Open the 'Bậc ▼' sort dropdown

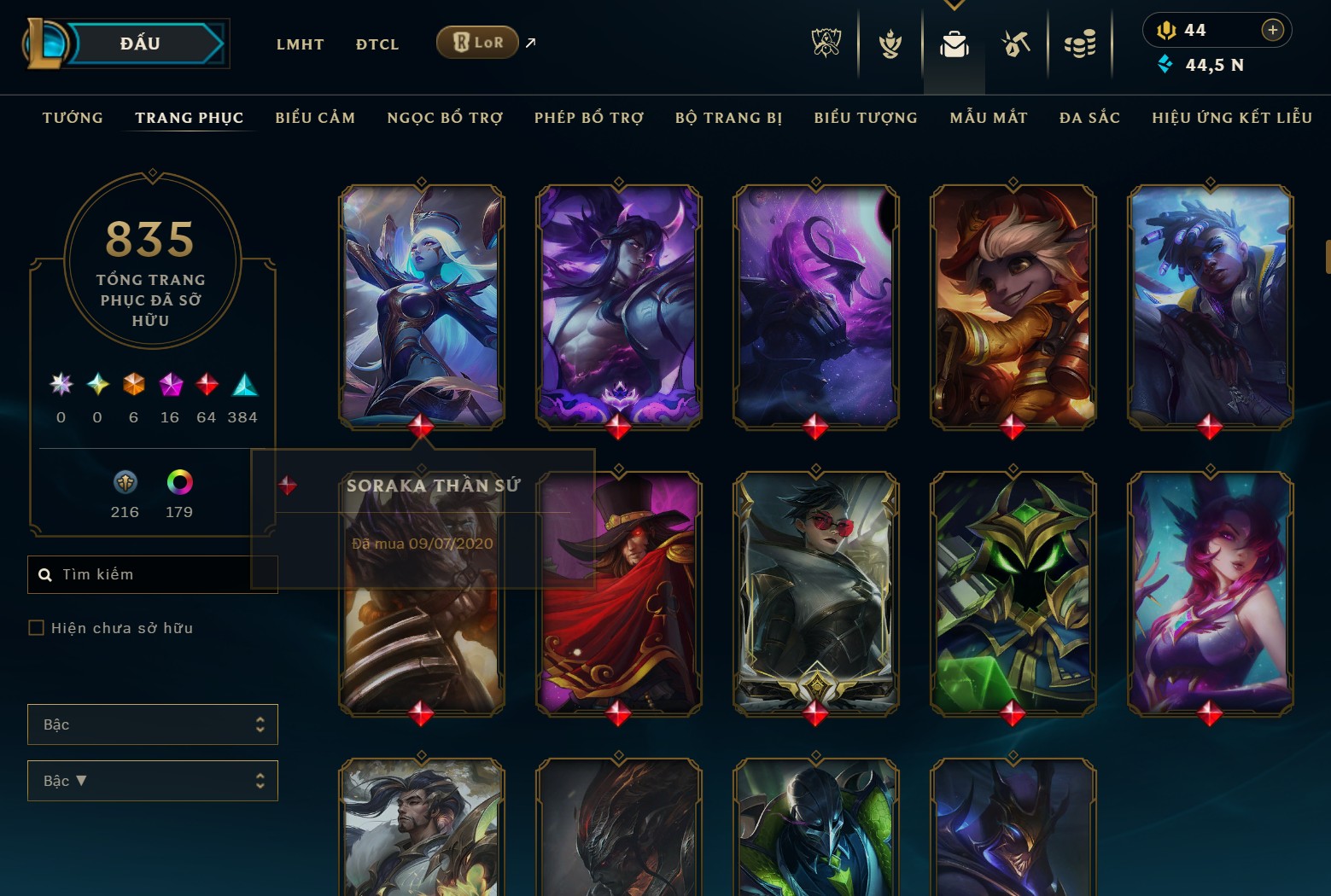click(152, 780)
